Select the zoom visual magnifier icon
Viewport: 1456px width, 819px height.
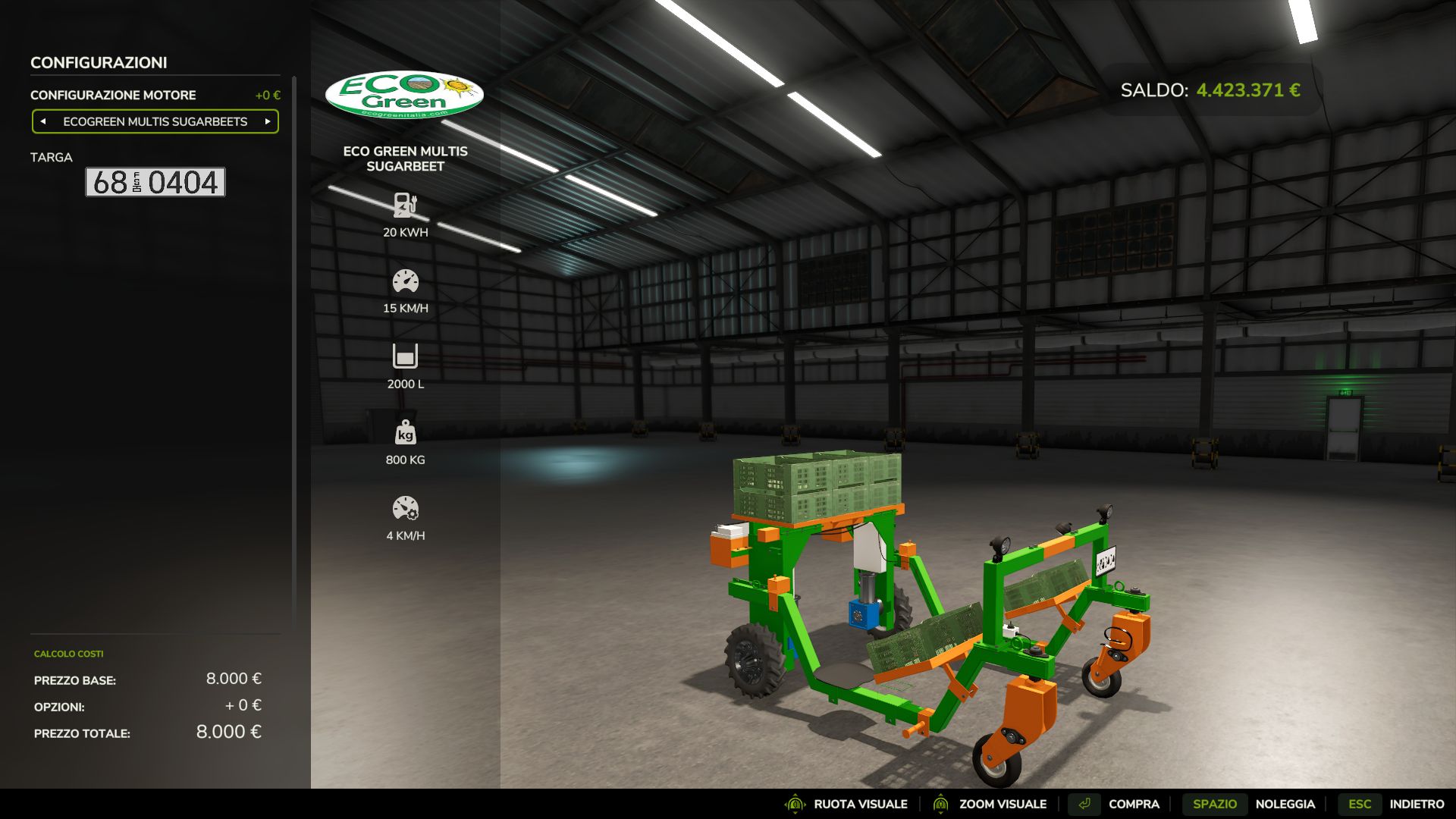click(x=940, y=804)
